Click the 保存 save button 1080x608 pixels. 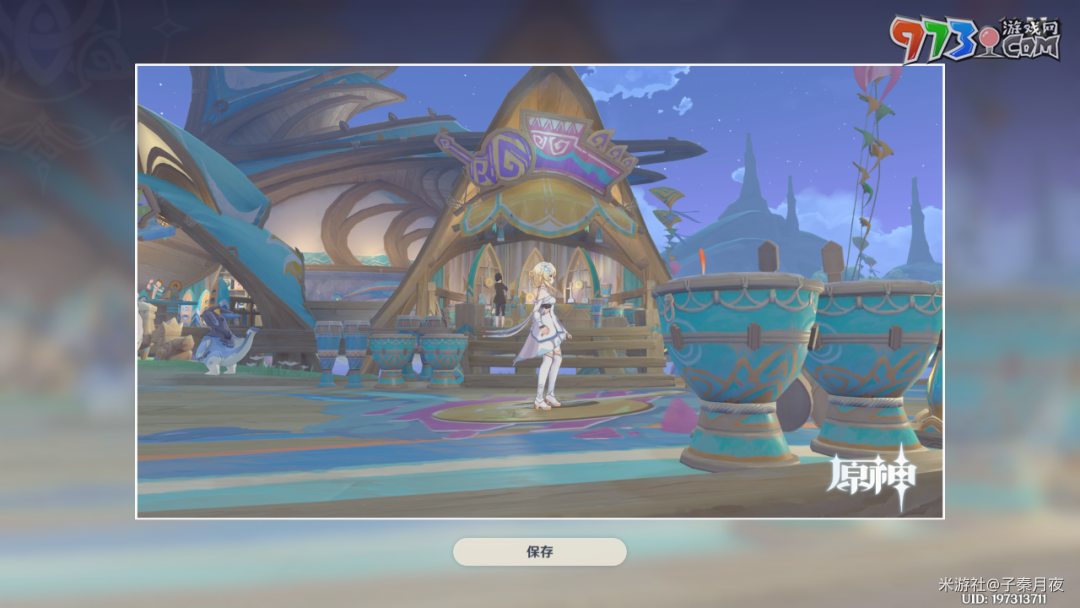pos(539,552)
